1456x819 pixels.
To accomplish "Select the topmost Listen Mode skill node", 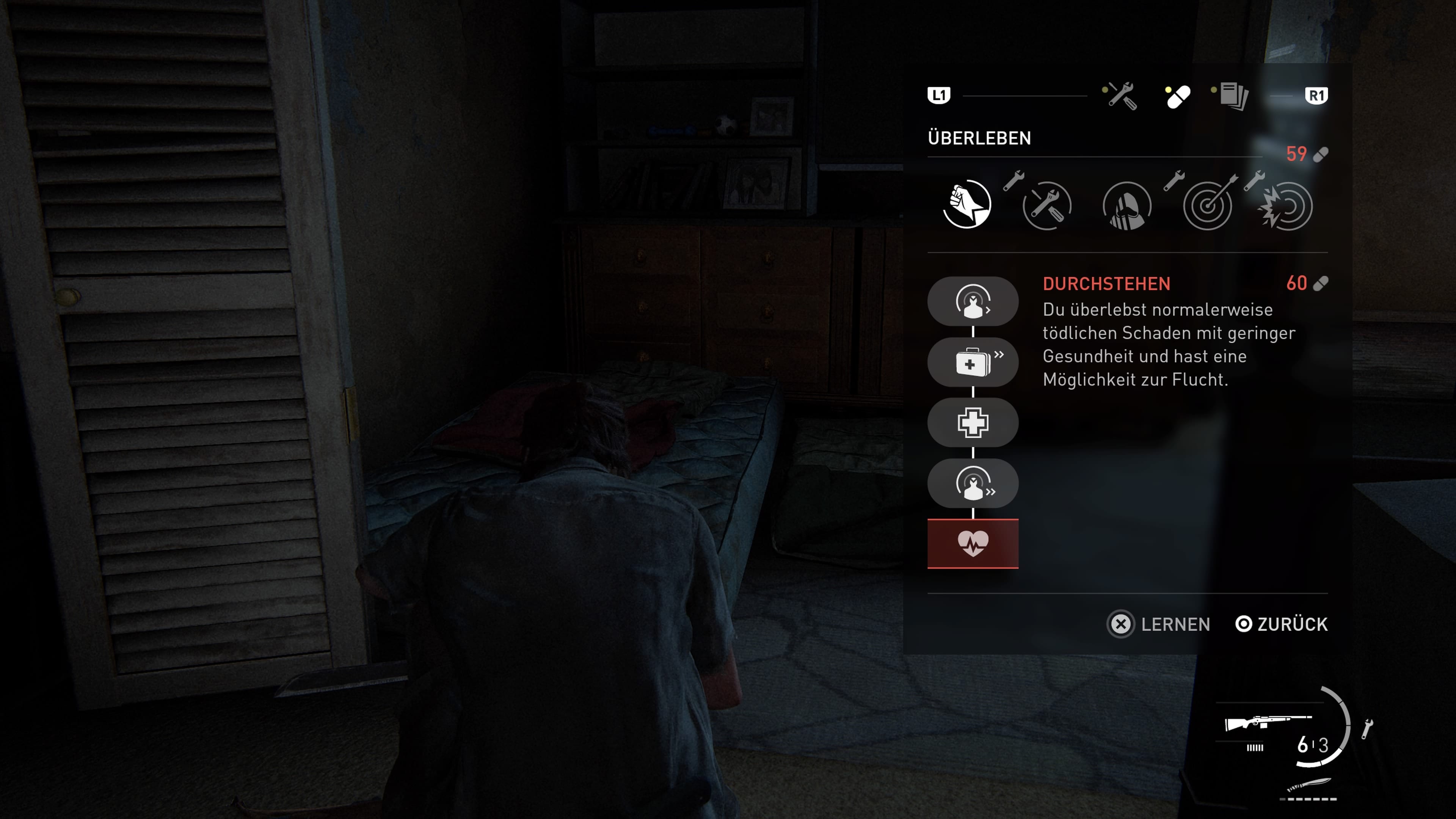I will (x=973, y=301).
